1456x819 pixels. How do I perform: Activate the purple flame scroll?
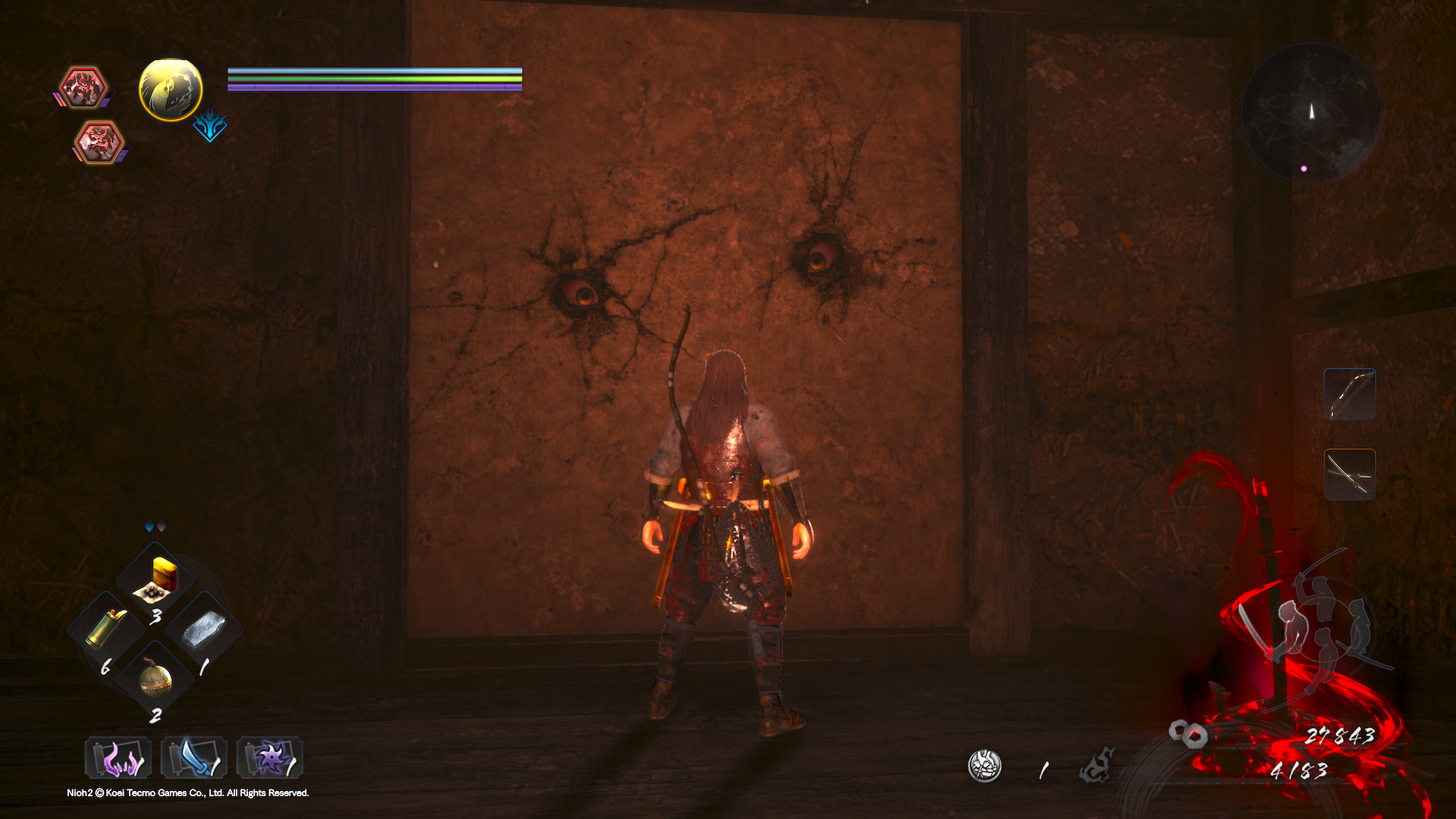(118, 758)
